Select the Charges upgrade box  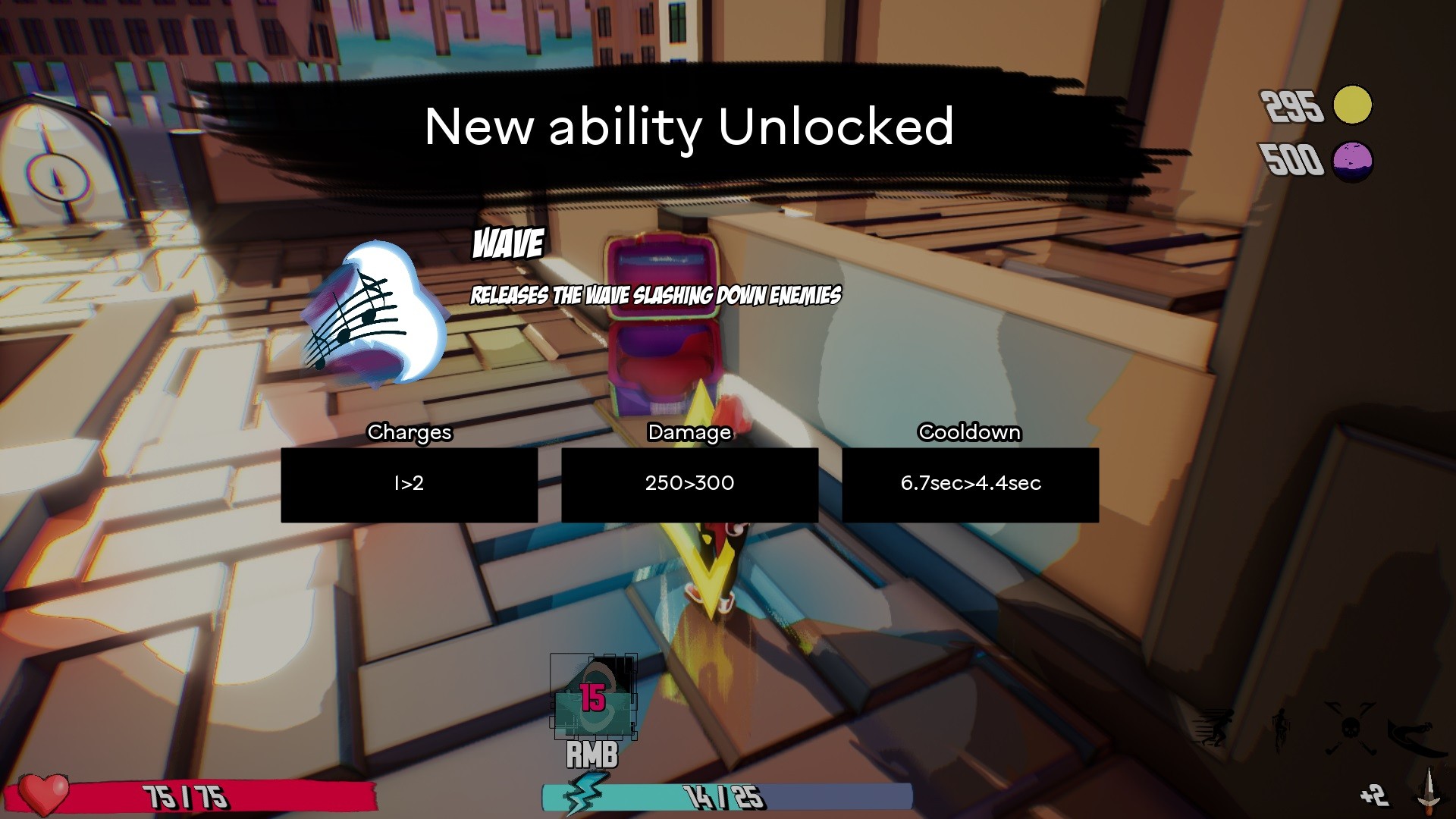coord(409,485)
